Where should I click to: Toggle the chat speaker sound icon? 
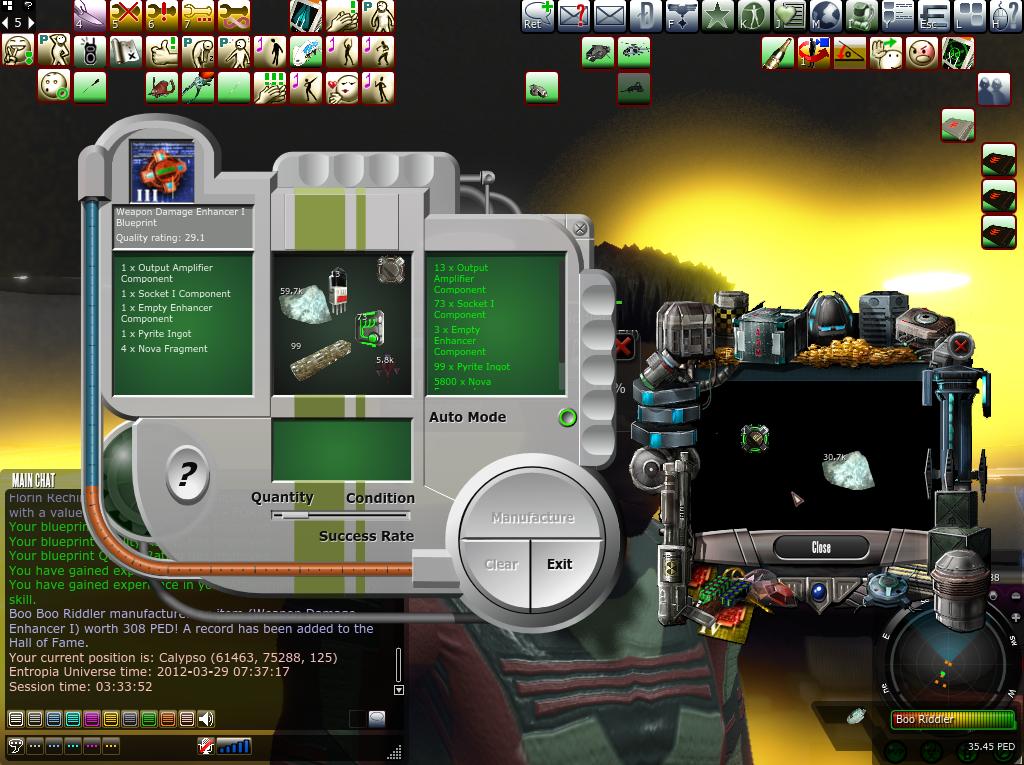click(206, 718)
